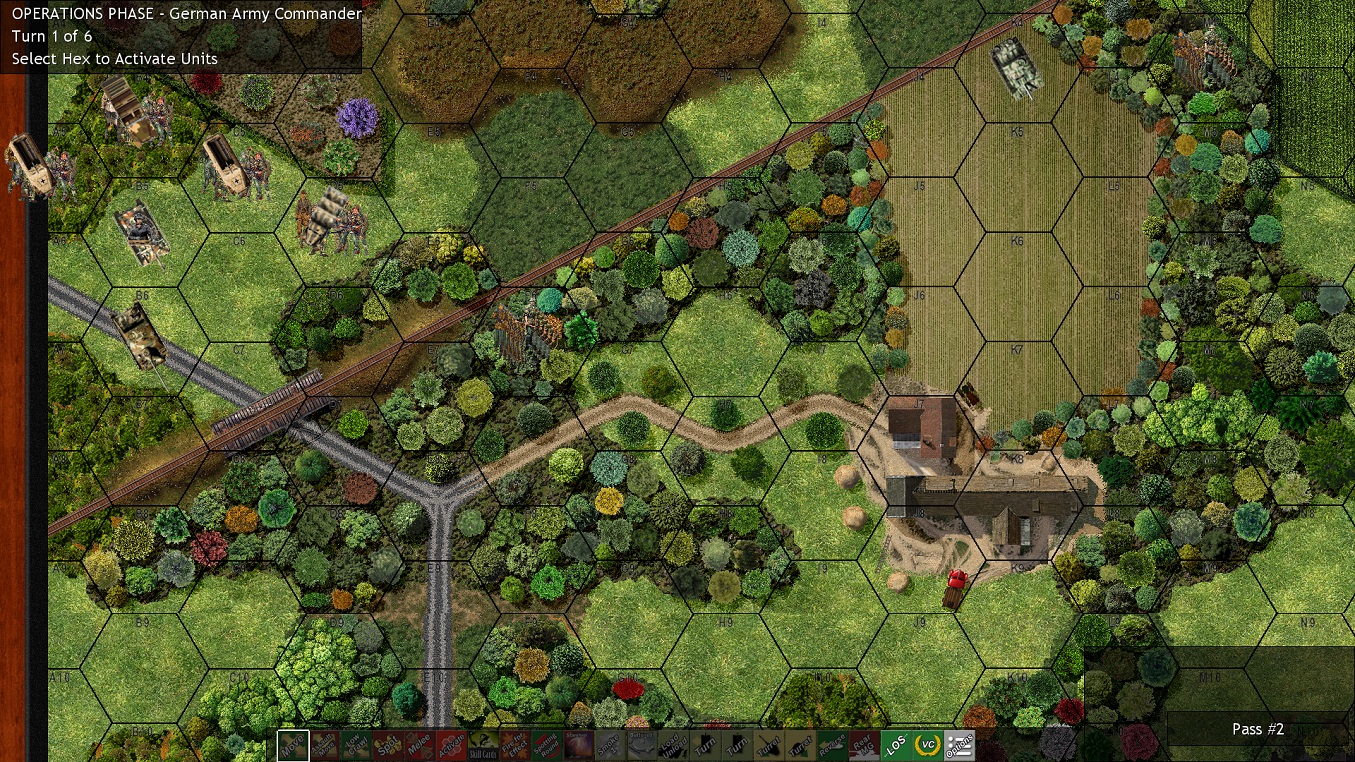Open the Skill Cards panel icon

coord(481,745)
